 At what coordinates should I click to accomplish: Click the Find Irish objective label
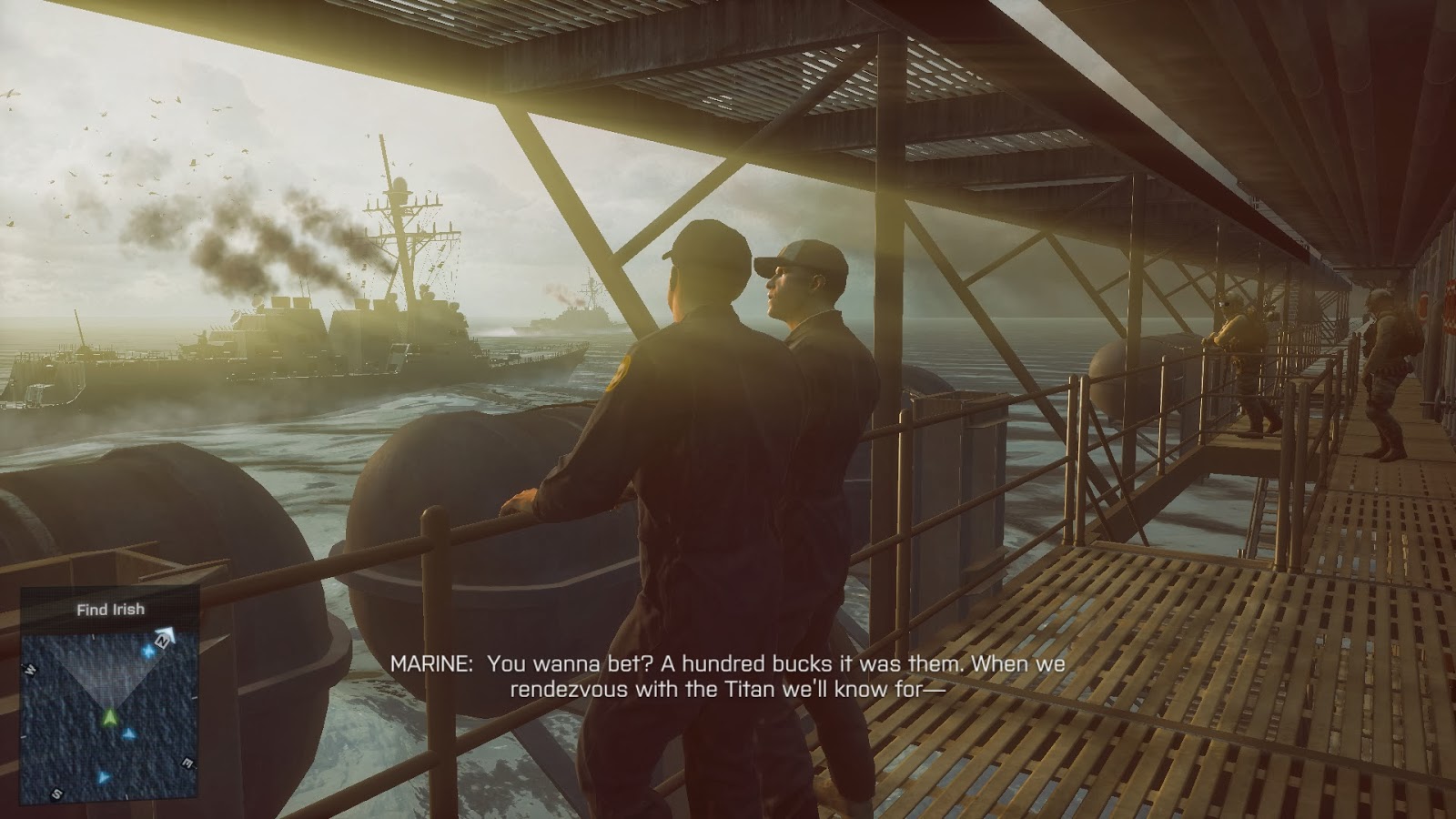pyautogui.click(x=111, y=608)
